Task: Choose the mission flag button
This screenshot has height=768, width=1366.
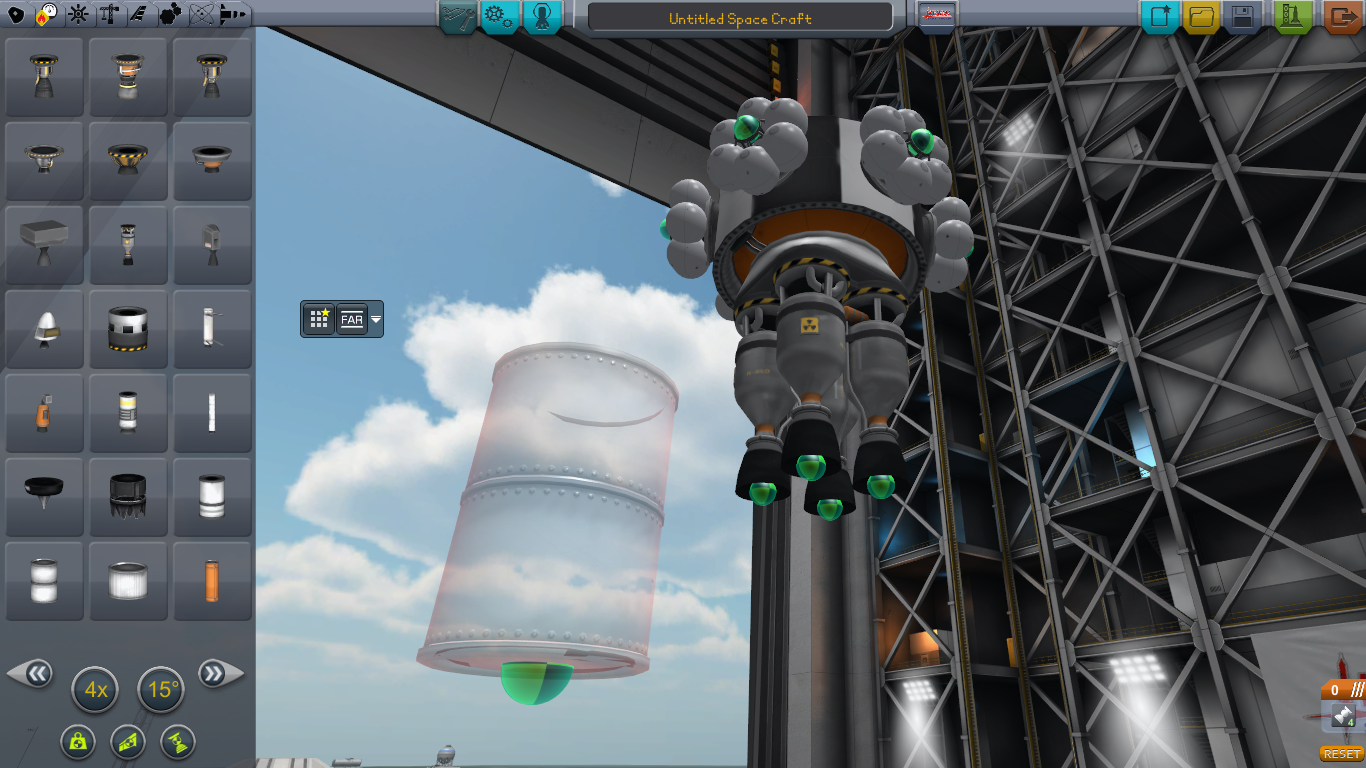Action: tap(937, 16)
